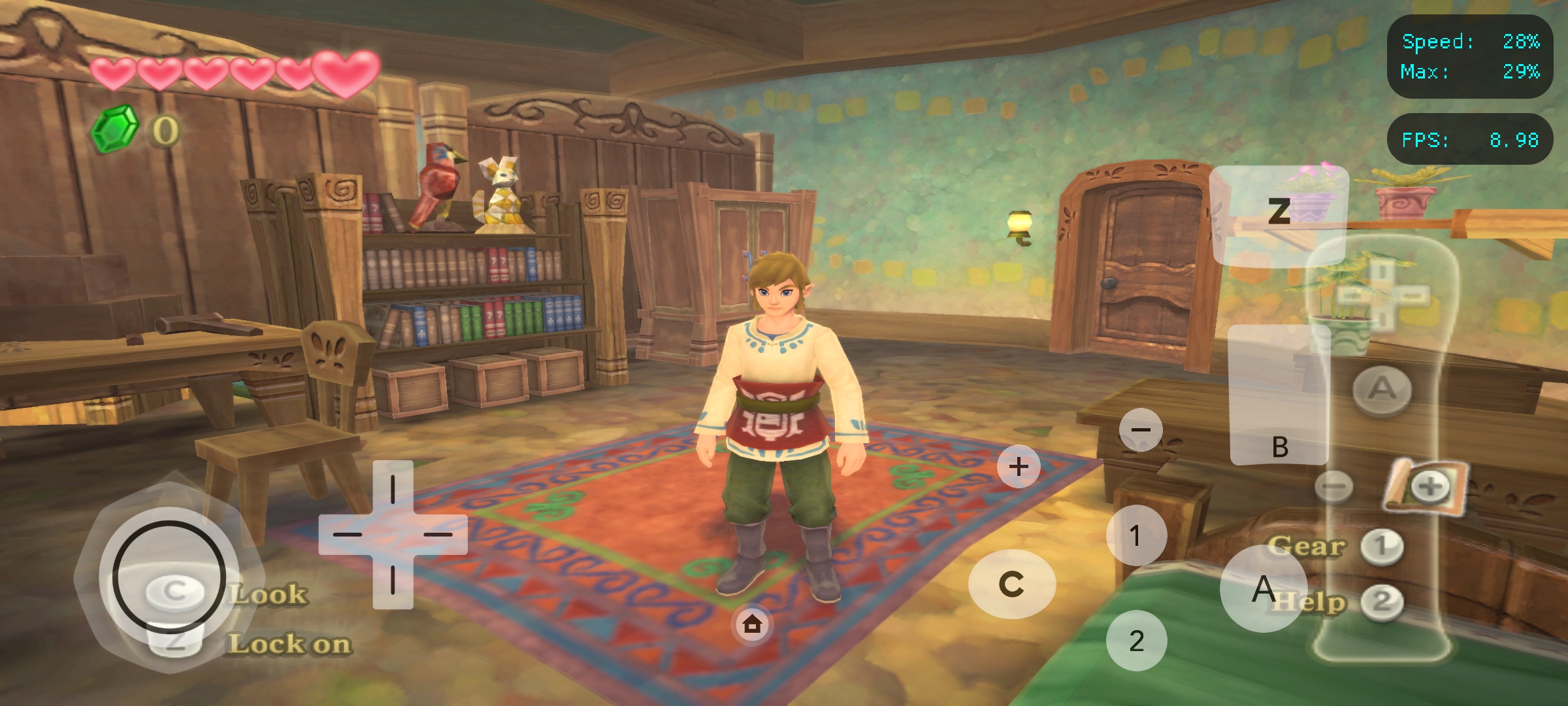Screen dimensions: 1568x706
Task: Tap the up arm of the touch D-pad
Action: (x=393, y=488)
